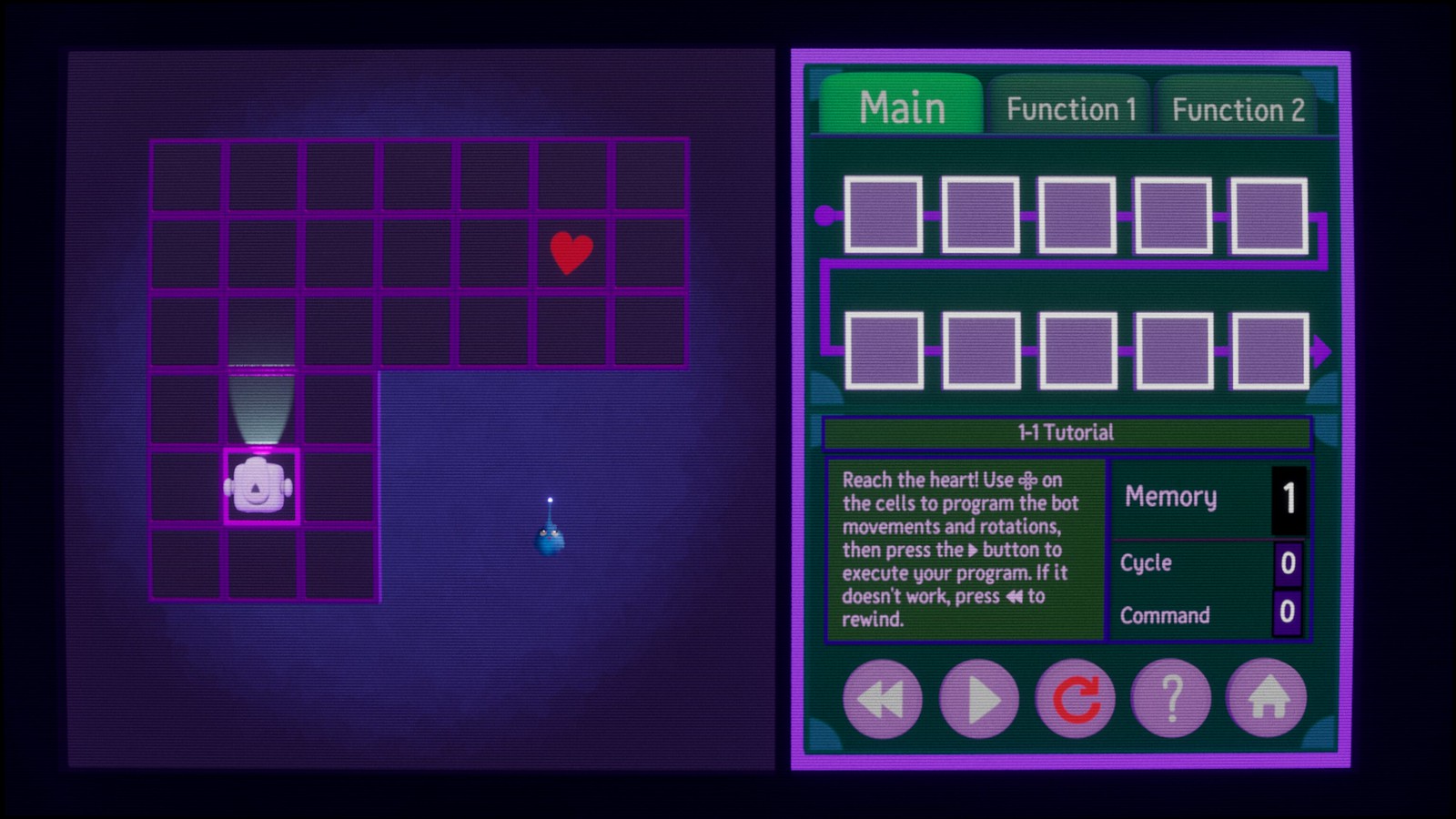Open the Function 1 tab
The image size is (1456, 819).
click(x=1070, y=109)
